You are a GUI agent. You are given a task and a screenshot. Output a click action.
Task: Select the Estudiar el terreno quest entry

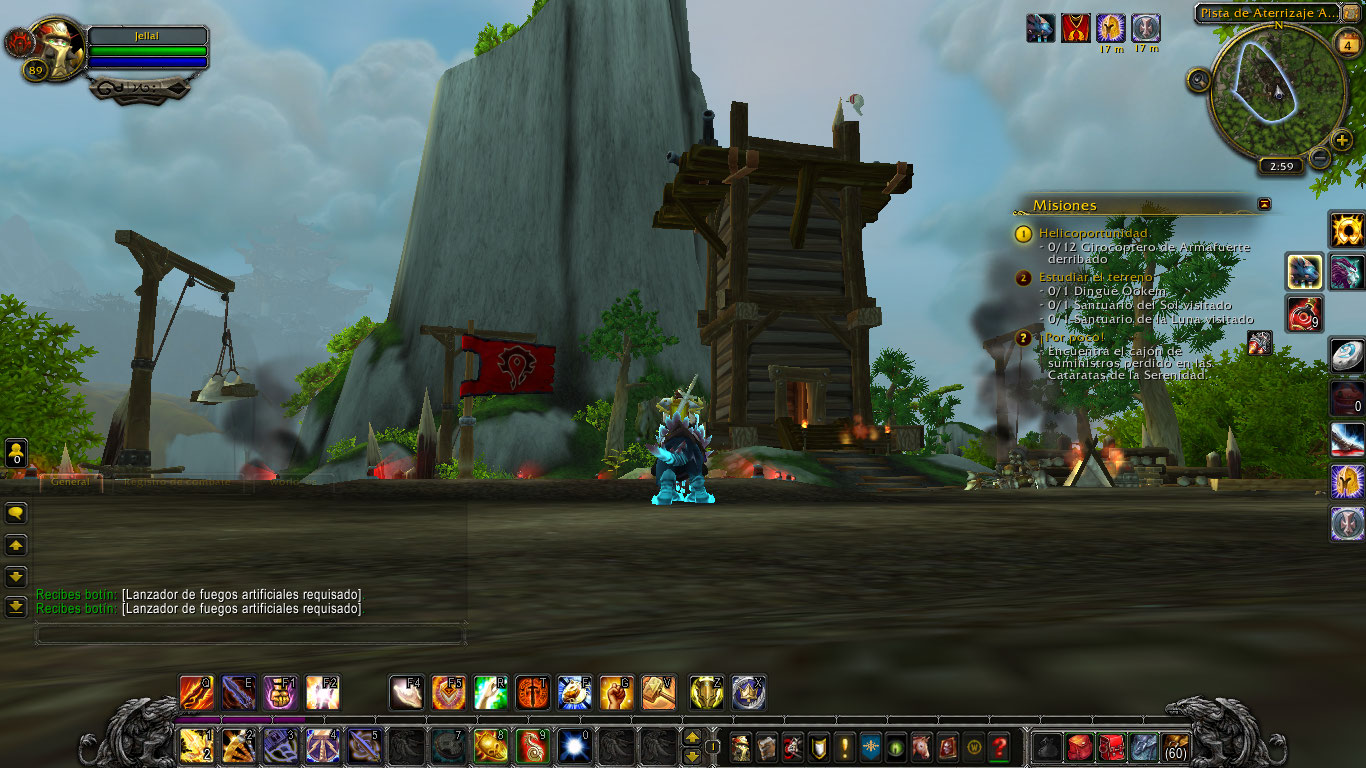(1095, 277)
